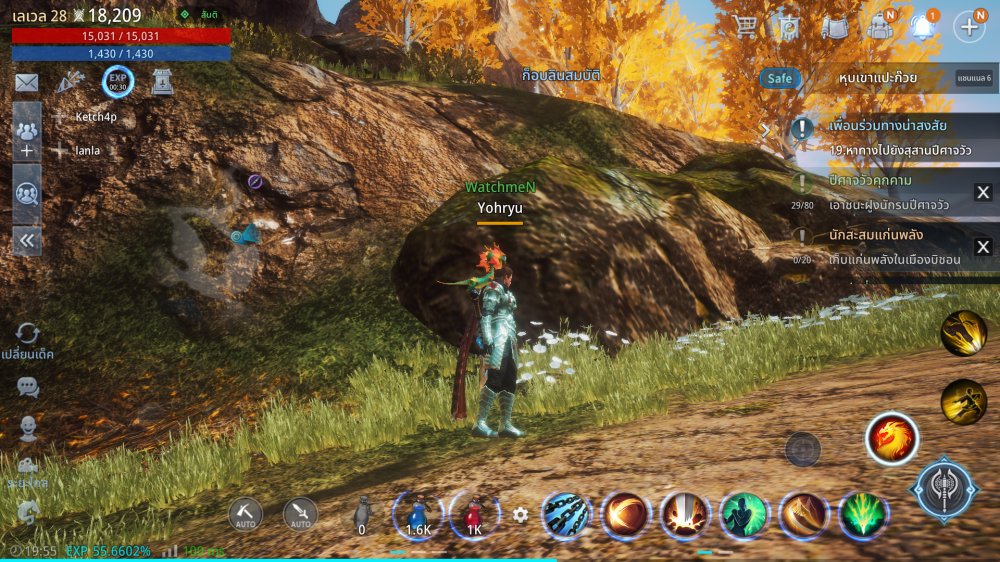Viewport: 1000px width, 562px height.
Task: Open the chat speech bubble
Action: 28,387
